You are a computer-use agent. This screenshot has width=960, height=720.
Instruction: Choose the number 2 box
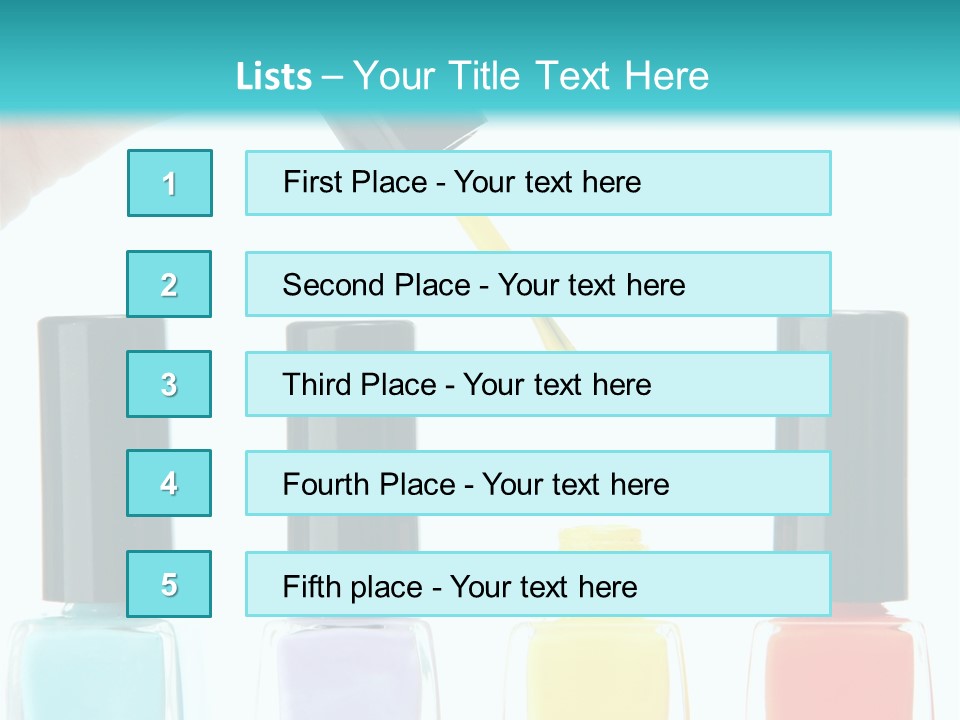(x=170, y=284)
